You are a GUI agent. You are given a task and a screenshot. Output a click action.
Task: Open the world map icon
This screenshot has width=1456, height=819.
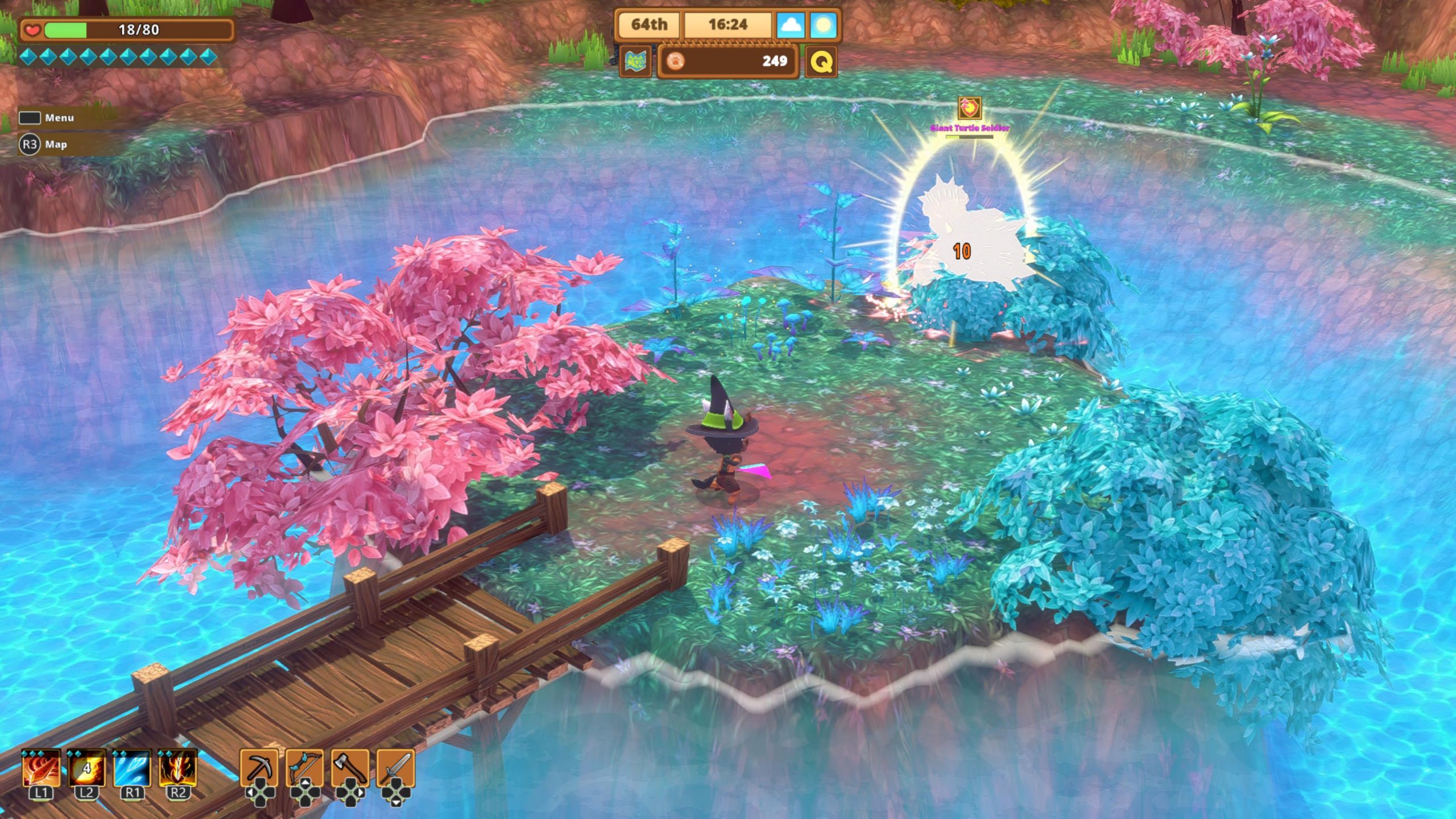[635, 61]
